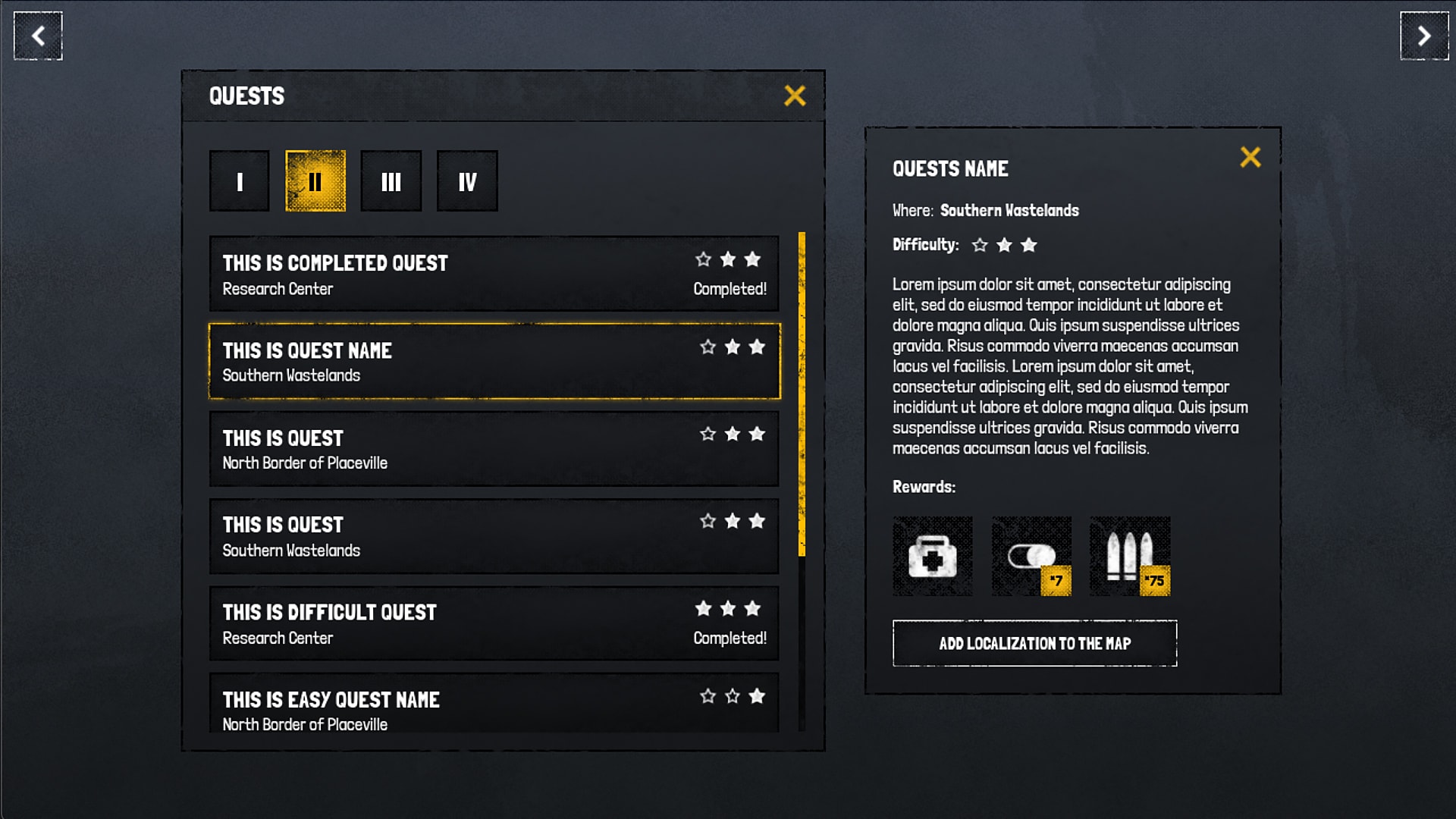
Task: Close the Quests Name detail panel
Action: (1251, 158)
